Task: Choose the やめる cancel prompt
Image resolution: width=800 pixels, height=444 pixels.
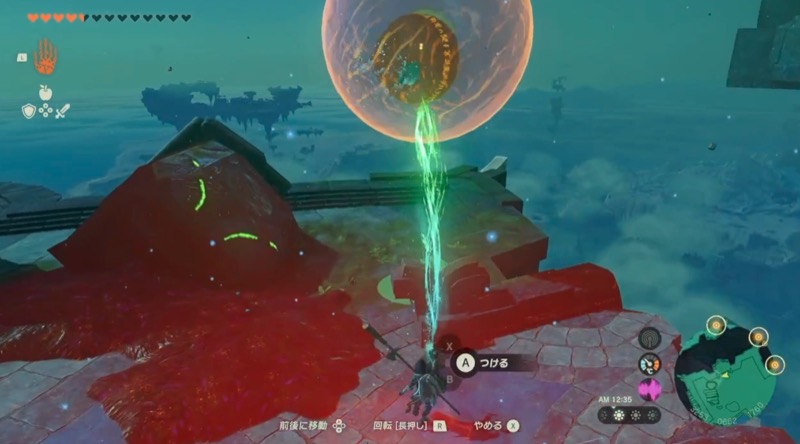Action: click(493, 425)
